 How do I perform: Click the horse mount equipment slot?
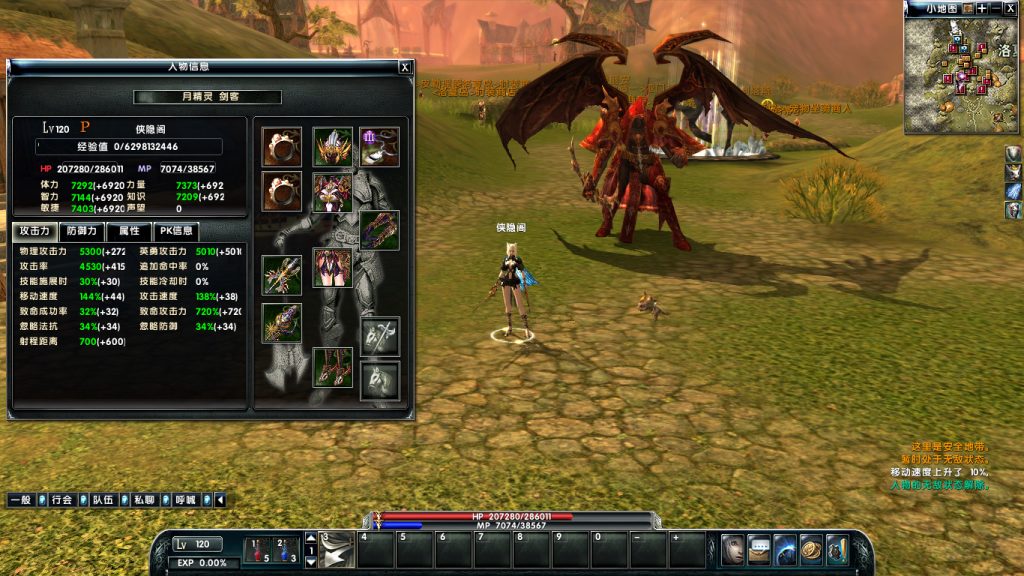click(x=380, y=381)
